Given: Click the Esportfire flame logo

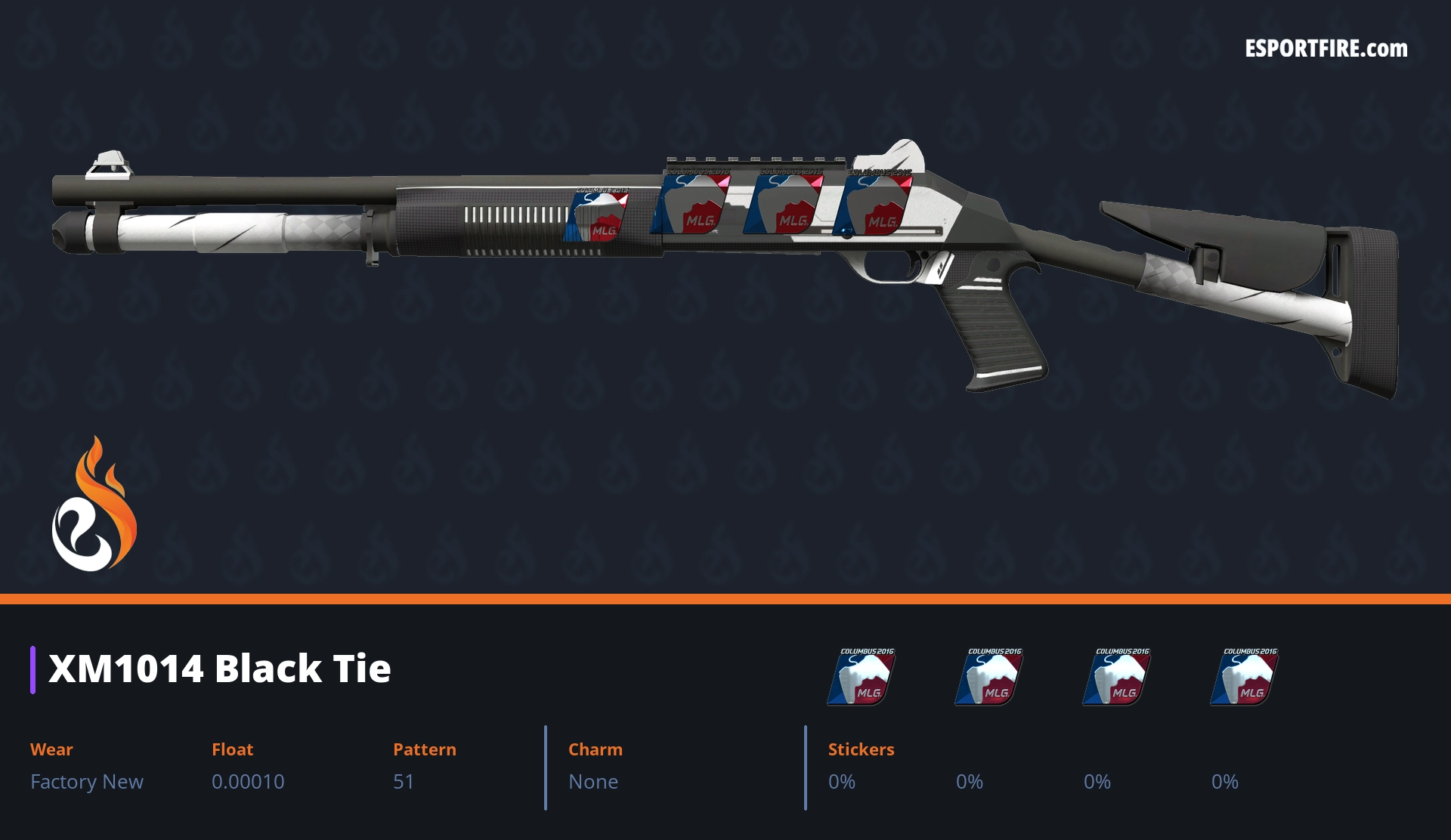Looking at the screenshot, I should (x=94, y=505).
